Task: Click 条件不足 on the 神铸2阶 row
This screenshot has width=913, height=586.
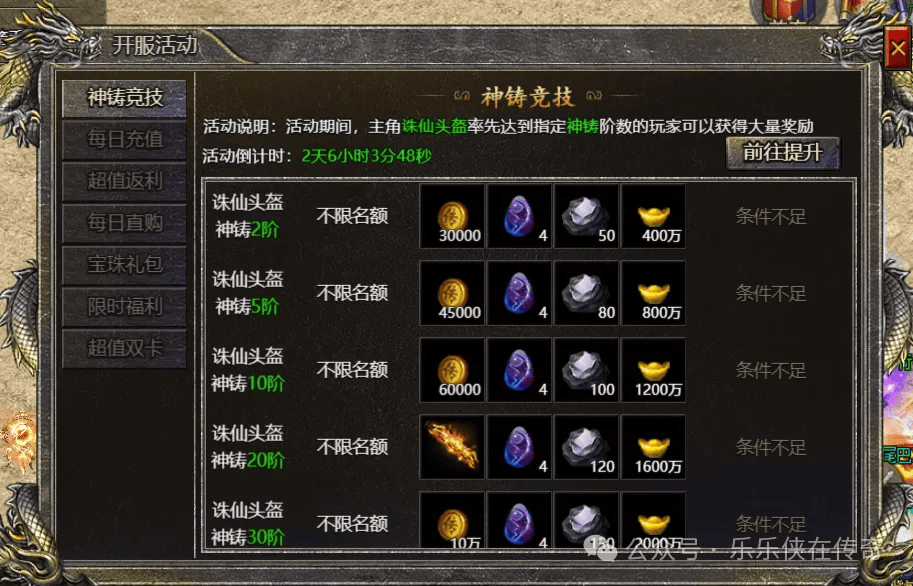Action: click(771, 216)
